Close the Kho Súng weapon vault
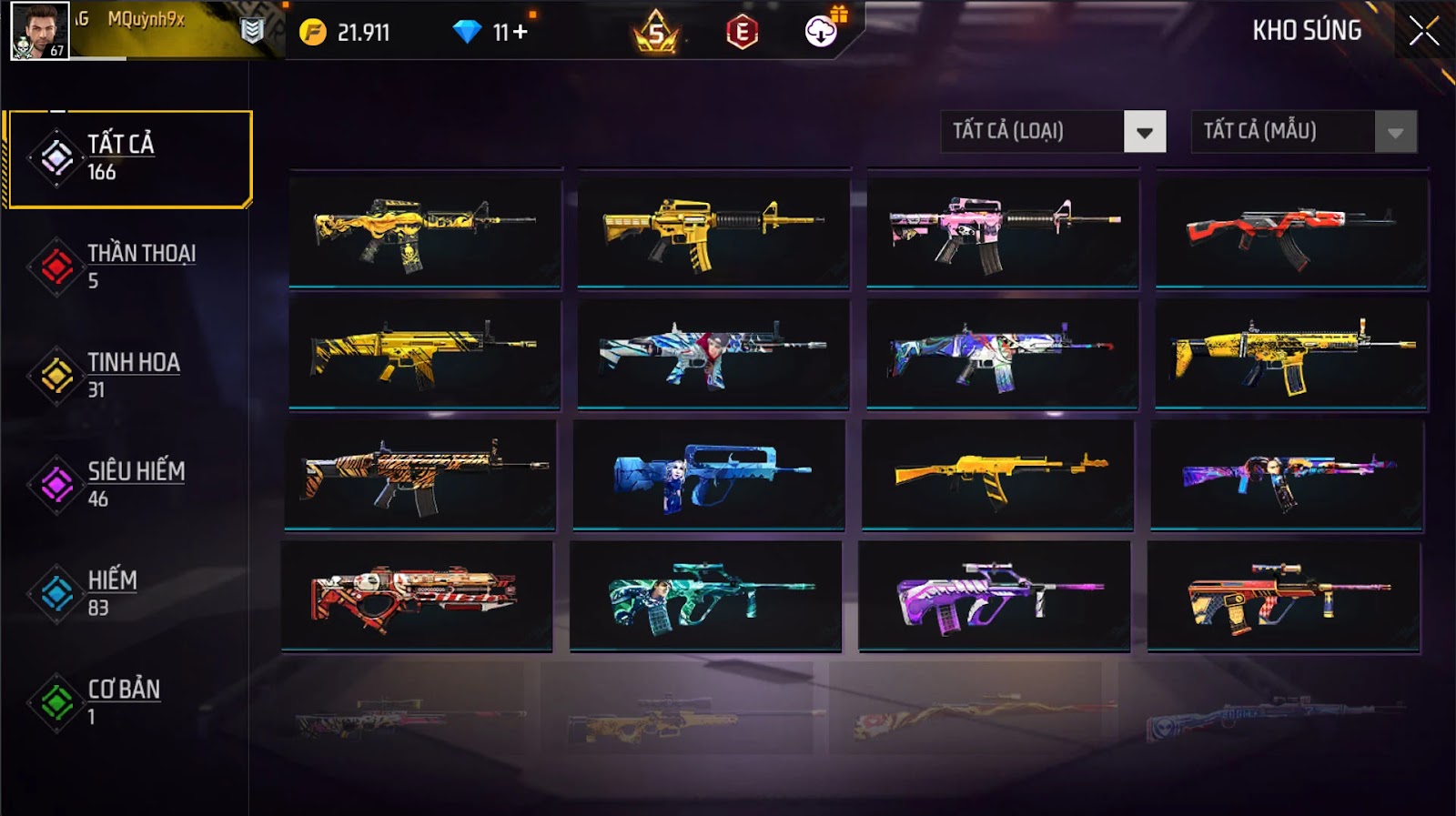Screen dimensions: 1456x816 tap(1423, 32)
